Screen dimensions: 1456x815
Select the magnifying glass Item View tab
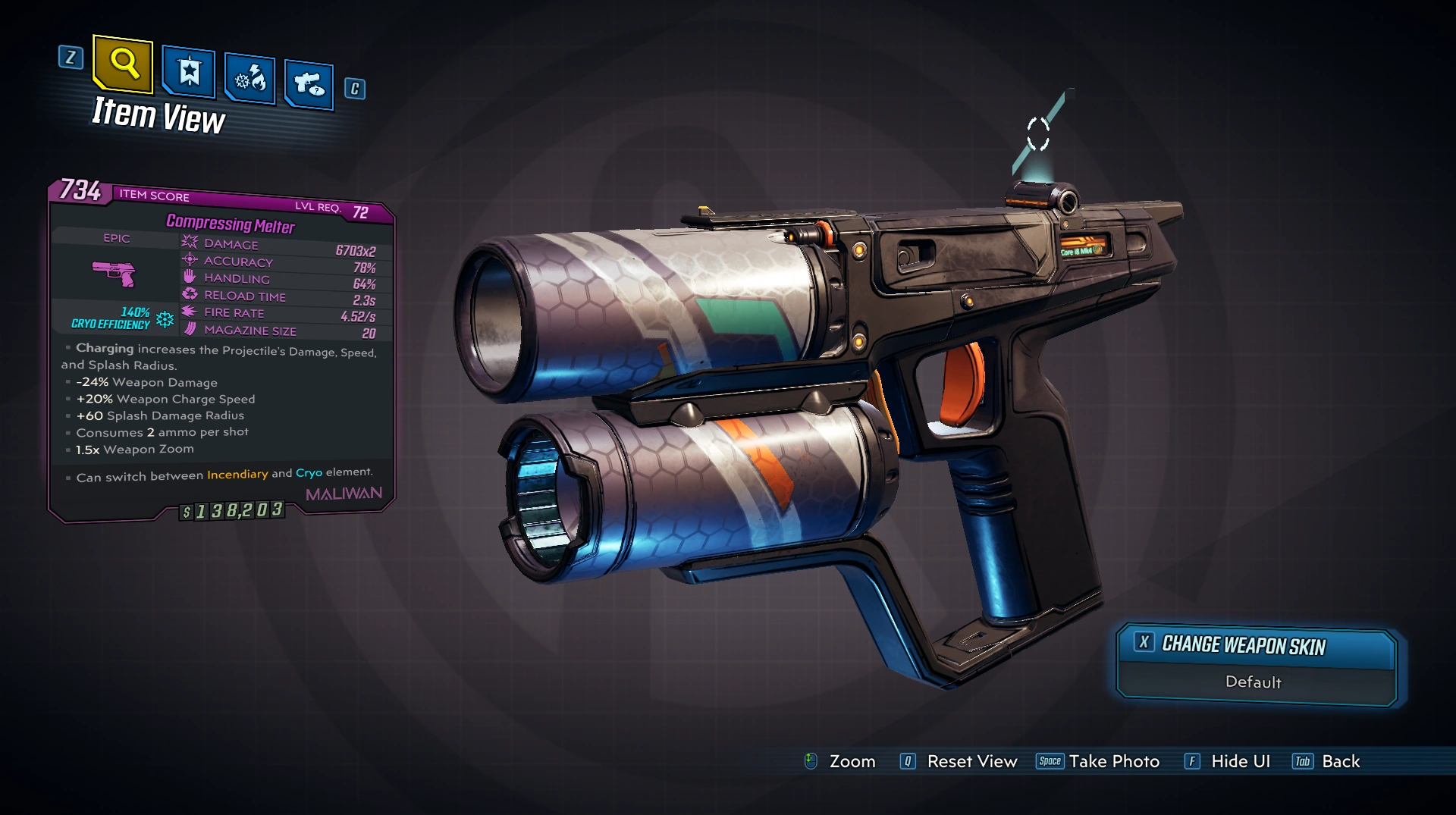(x=123, y=64)
